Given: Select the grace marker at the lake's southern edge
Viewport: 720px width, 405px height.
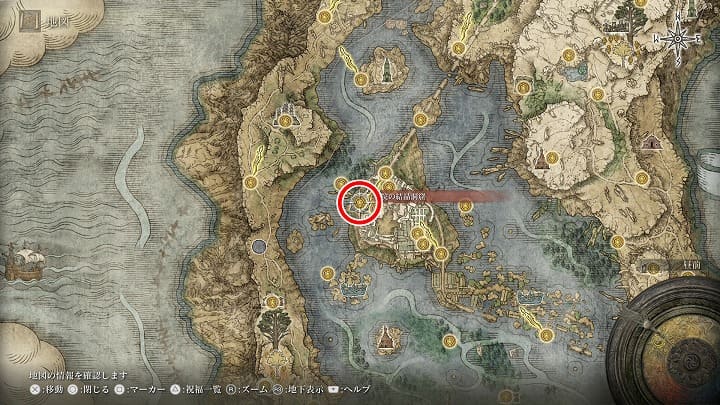Looking at the screenshot, I should coord(451,341).
